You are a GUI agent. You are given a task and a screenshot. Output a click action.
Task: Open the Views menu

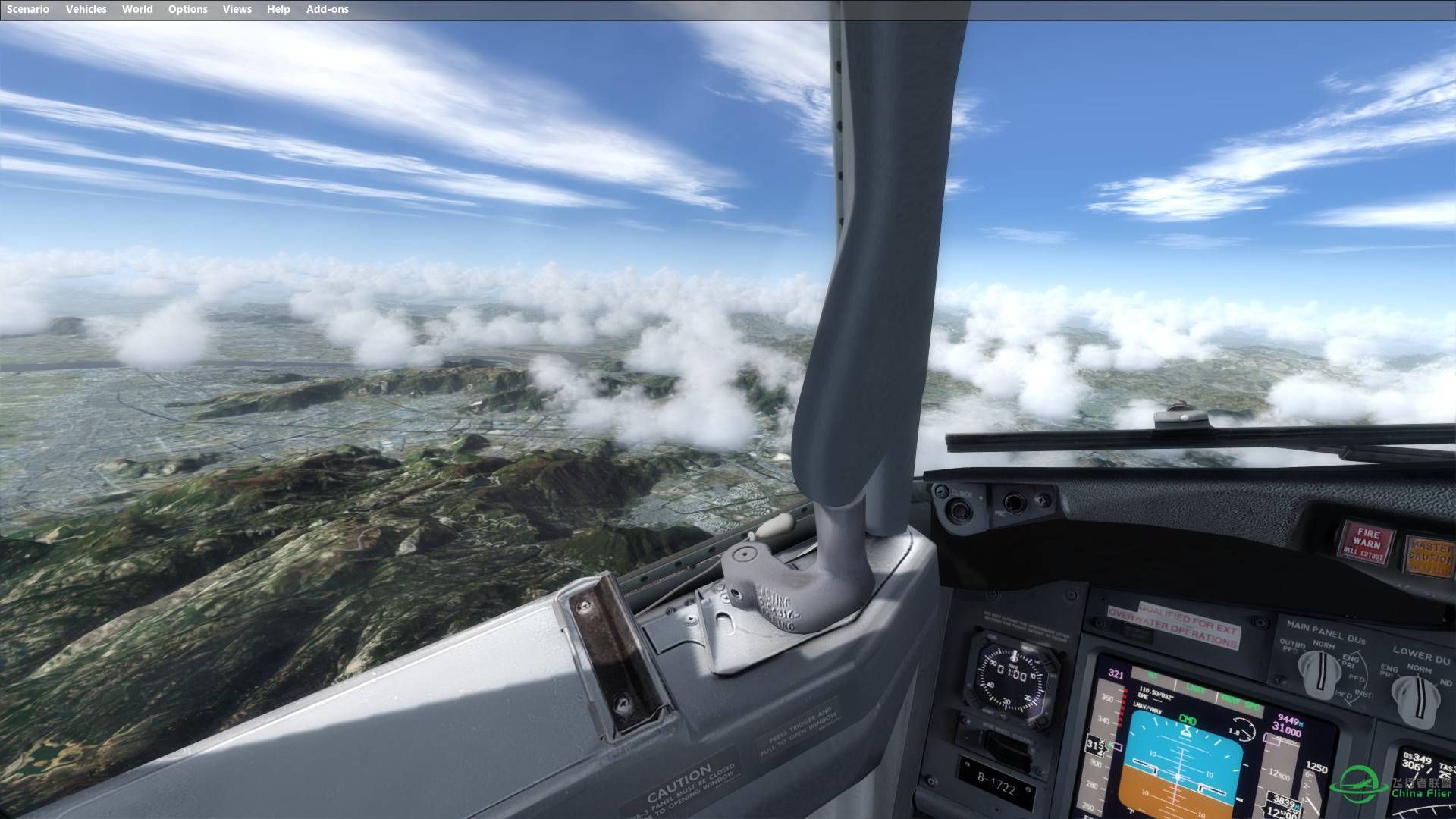(x=237, y=9)
